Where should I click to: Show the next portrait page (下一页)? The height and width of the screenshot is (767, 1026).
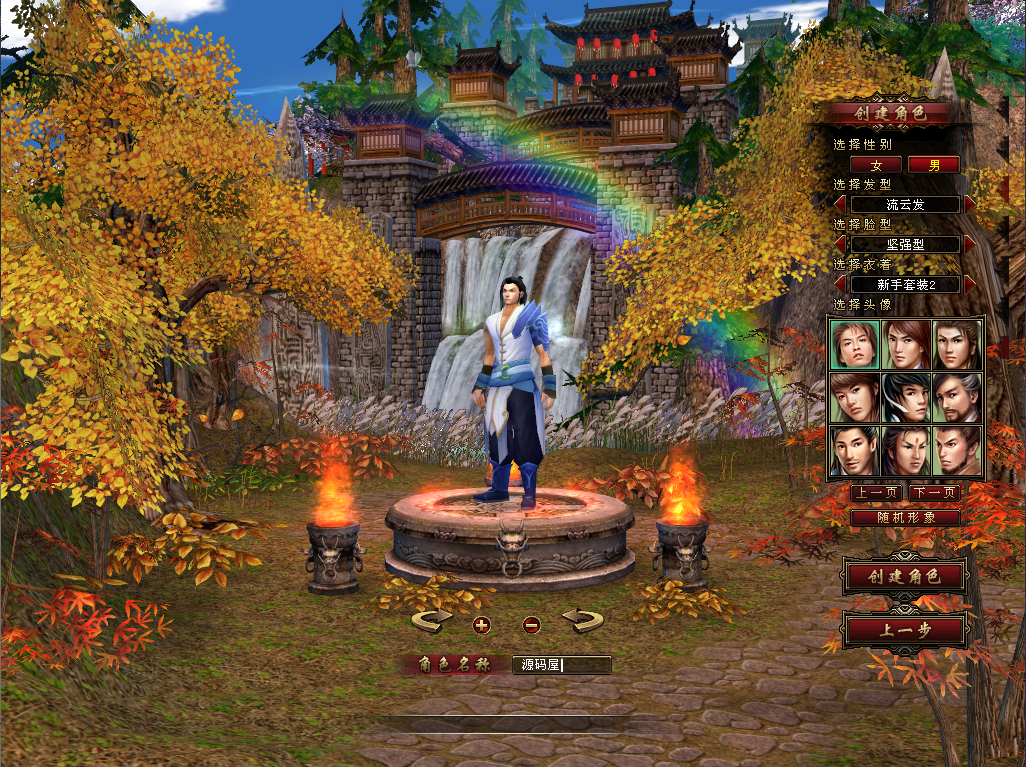pos(935,492)
